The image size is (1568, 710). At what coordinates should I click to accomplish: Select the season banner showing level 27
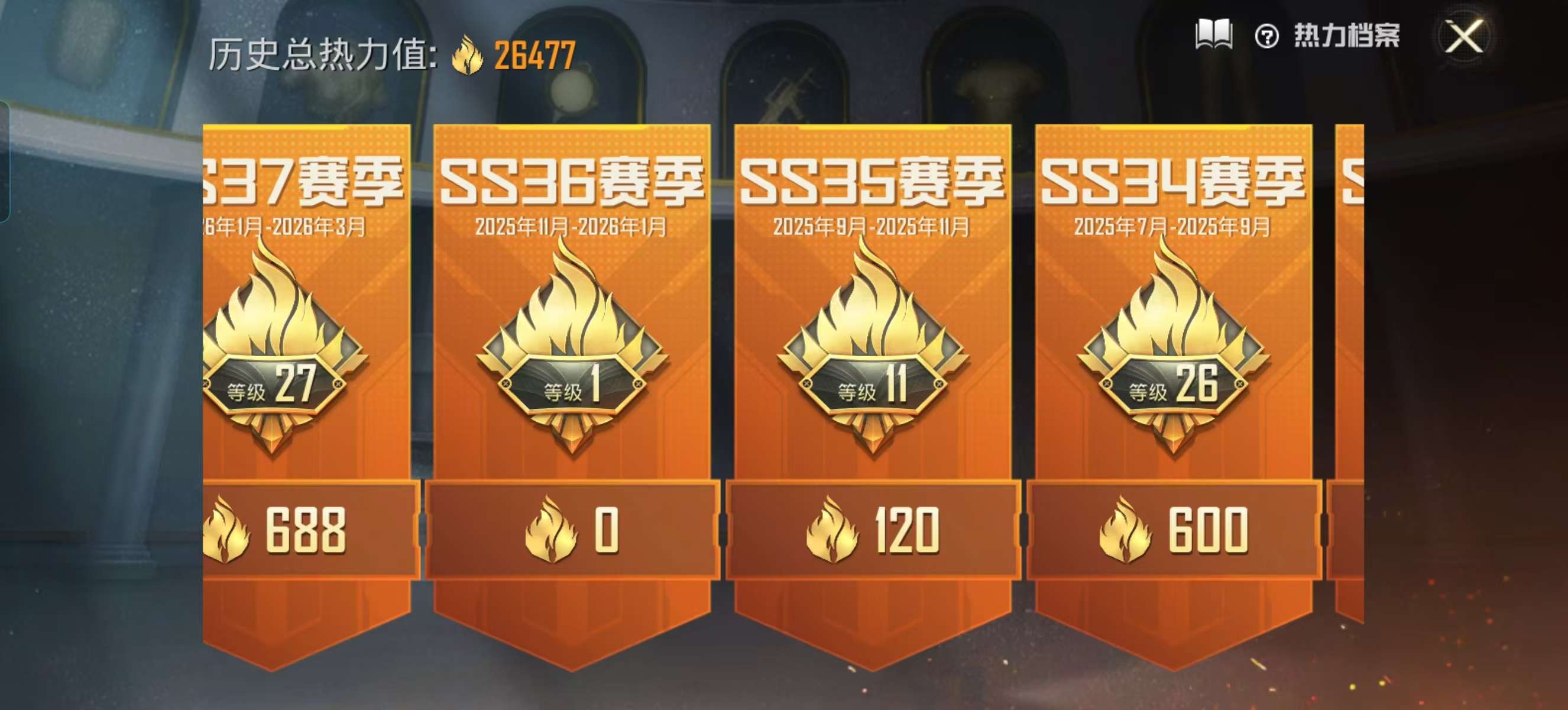[307, 365]
